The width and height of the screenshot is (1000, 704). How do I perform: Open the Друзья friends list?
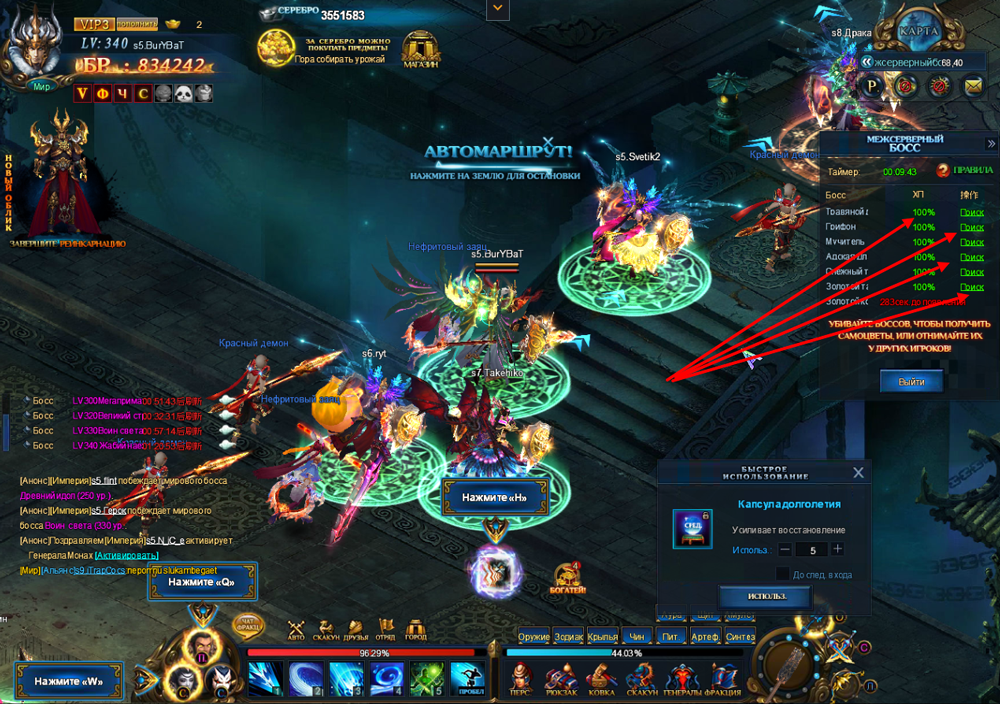[x=355, y=629]
